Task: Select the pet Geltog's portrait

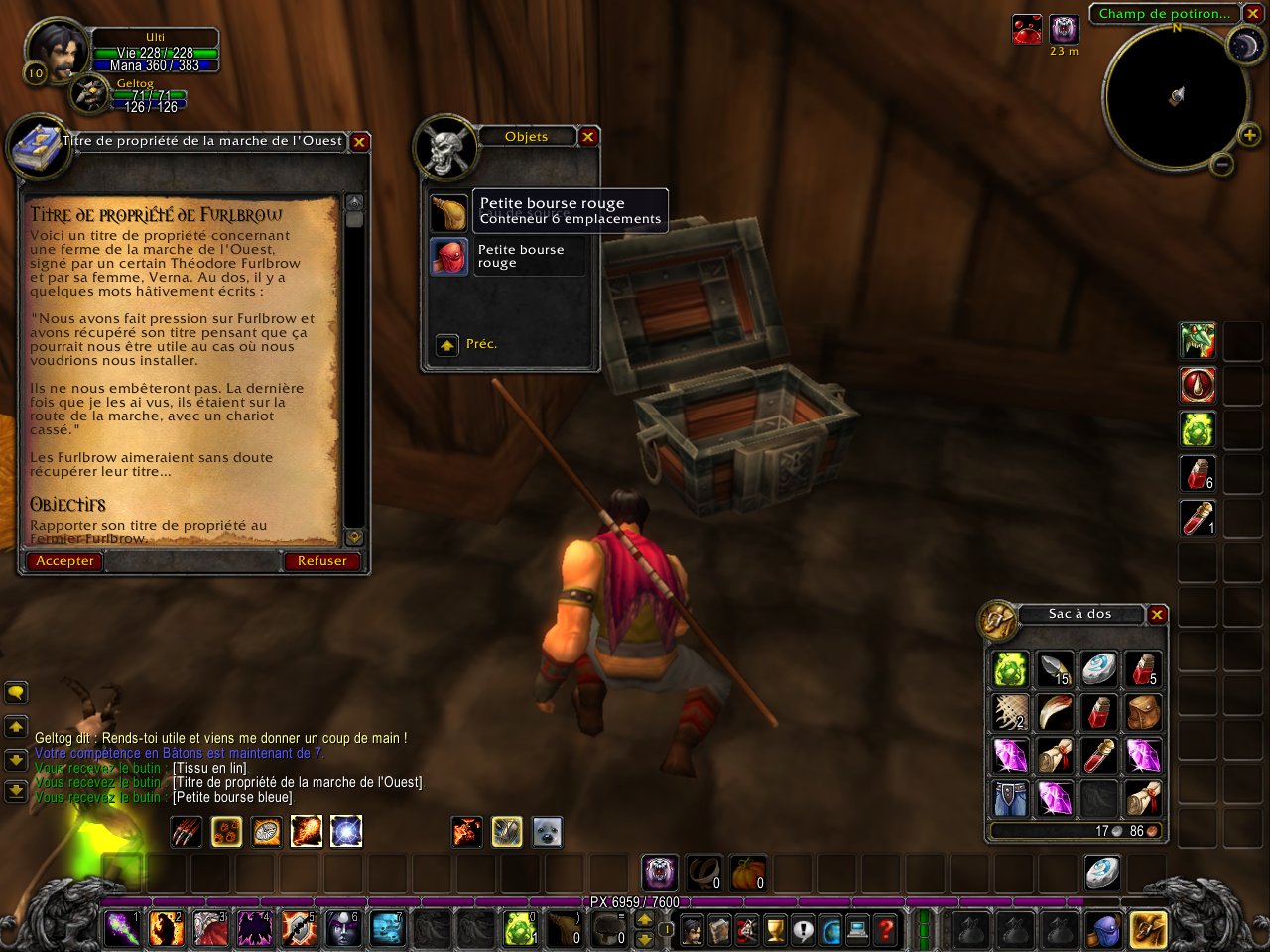Action: [89, 93]
